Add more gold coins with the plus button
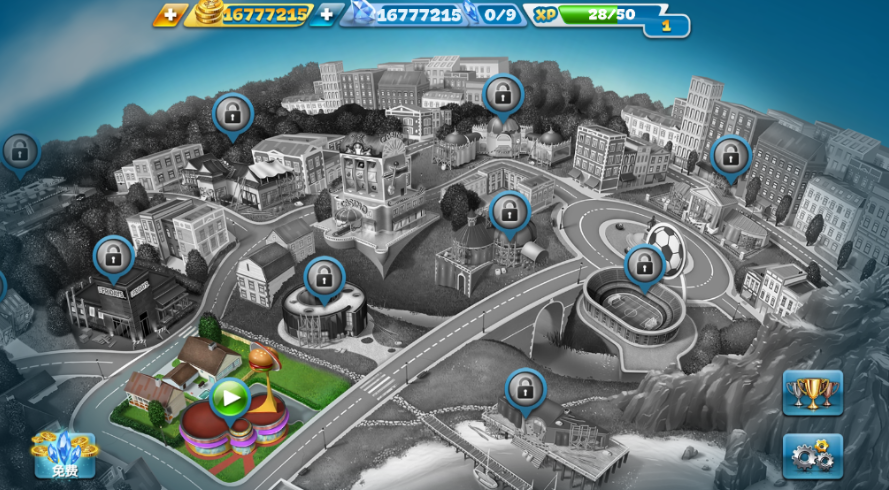The width and height of the screenshot is (889, 490). [x=170, y=15]
